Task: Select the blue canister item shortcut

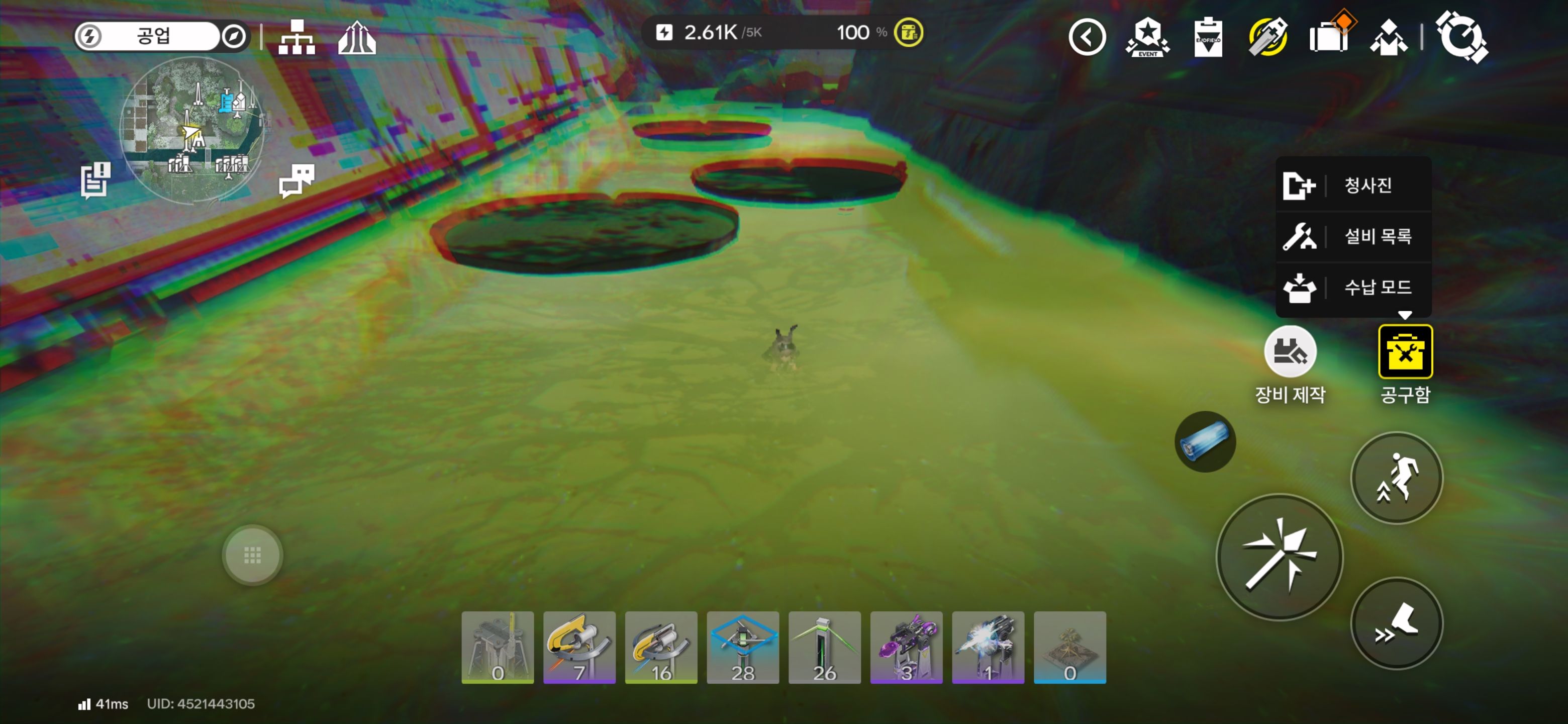Action: (x=1205, y=441)
